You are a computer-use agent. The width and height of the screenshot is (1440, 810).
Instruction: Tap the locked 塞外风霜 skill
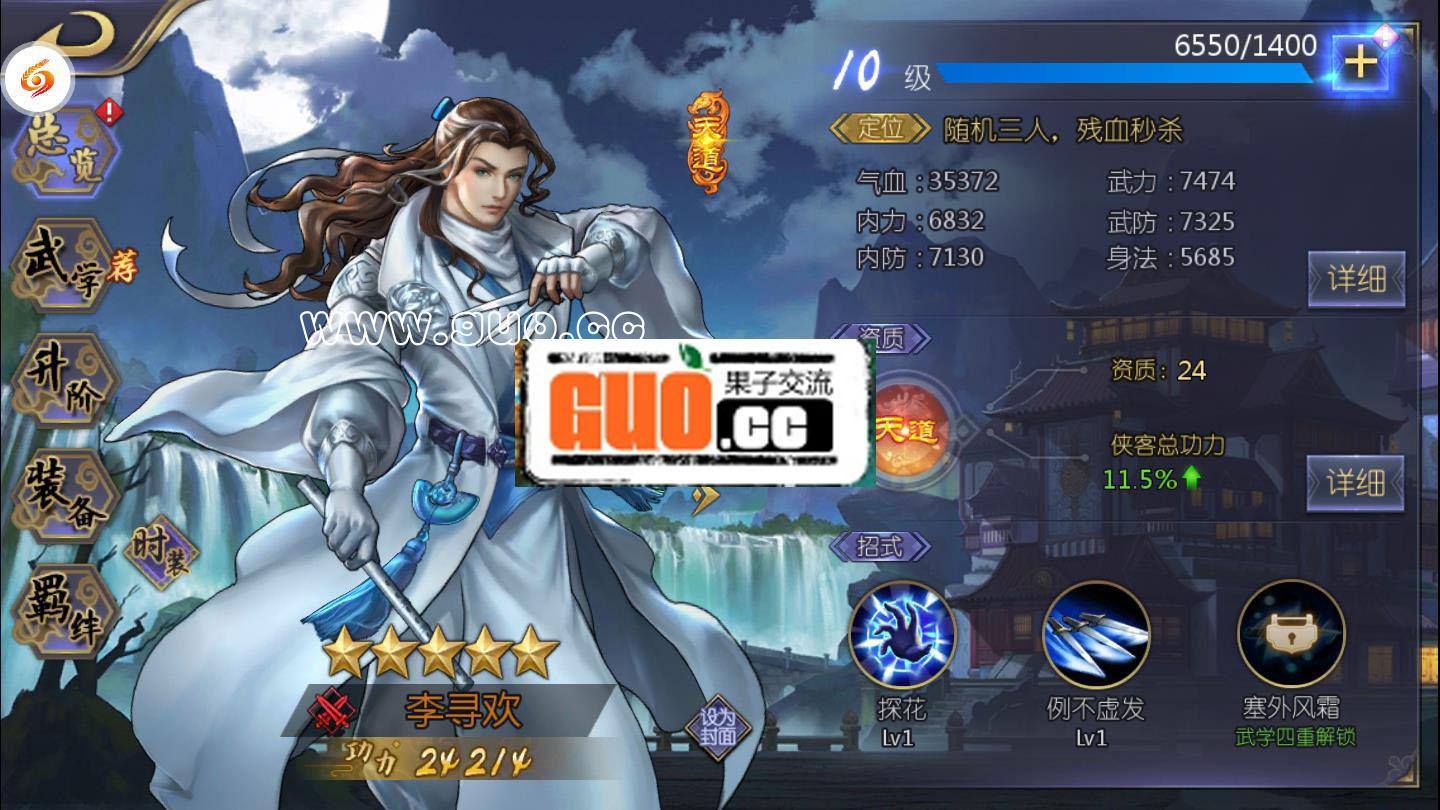(x=1290, y=634)
